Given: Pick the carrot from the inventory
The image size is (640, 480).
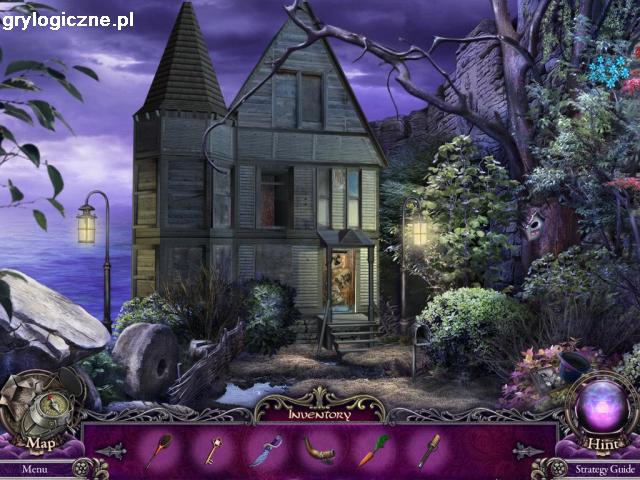Looking at the screenshot, I should tap(373, 450).
